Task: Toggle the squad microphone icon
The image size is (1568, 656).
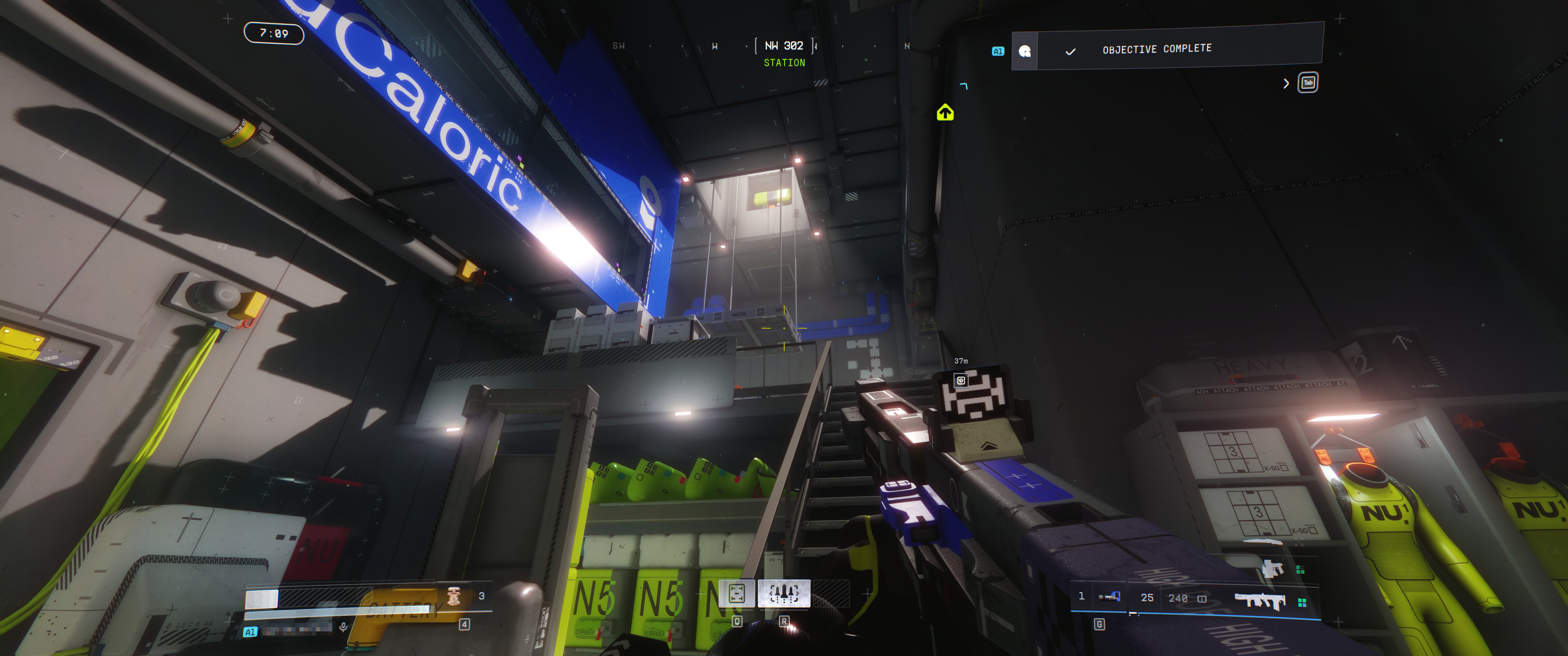Action: click(343, 627)
